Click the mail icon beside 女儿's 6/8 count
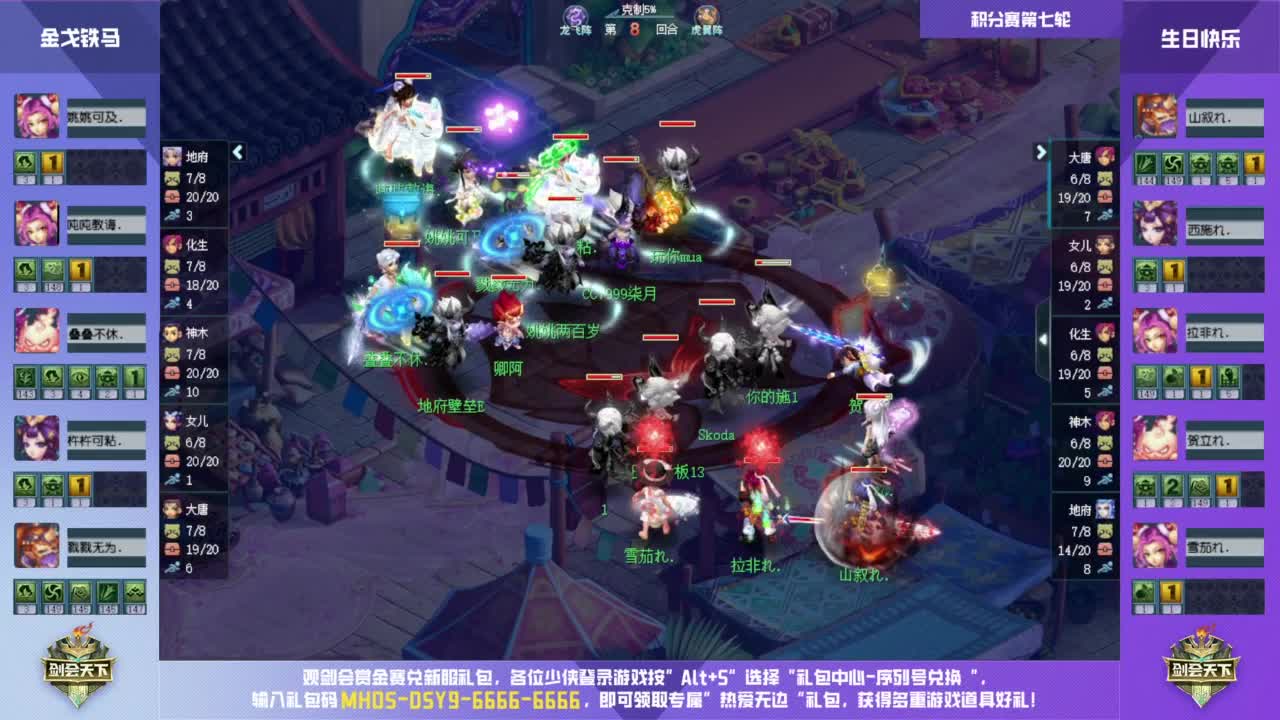This screenshot has width=1280, height=720. point(1106,265)
